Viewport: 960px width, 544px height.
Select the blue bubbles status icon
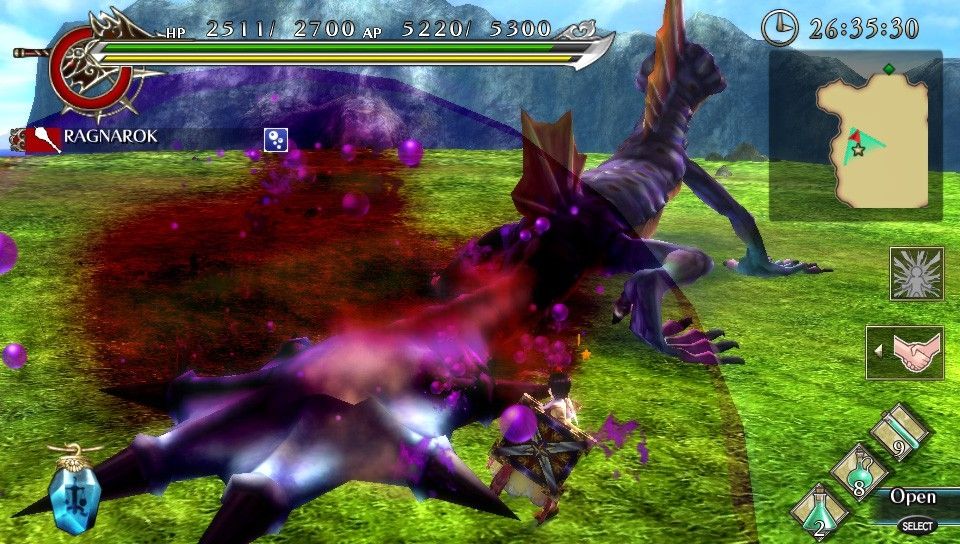point(276,140)
